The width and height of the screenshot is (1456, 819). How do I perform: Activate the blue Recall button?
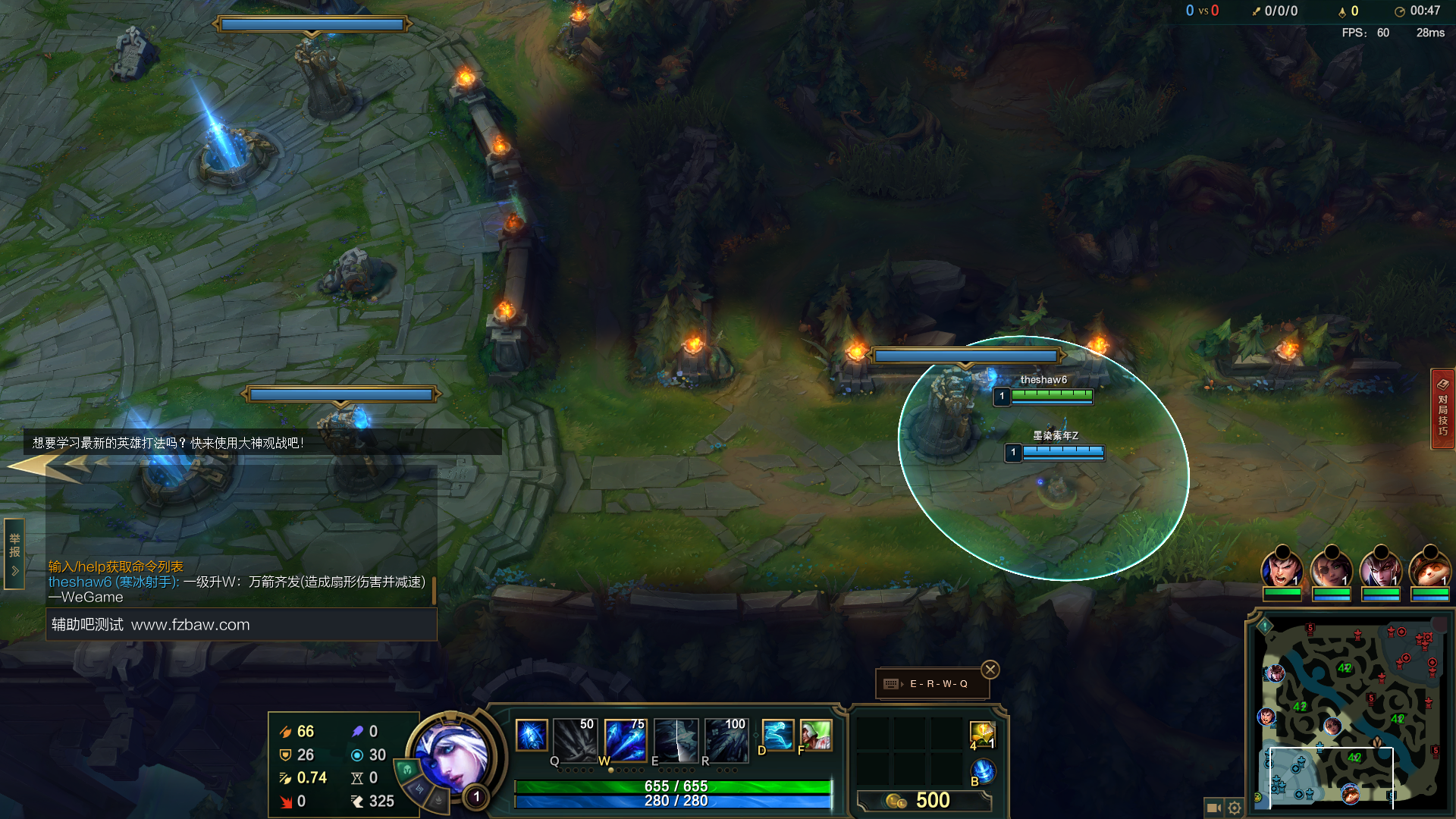point(983,771)
